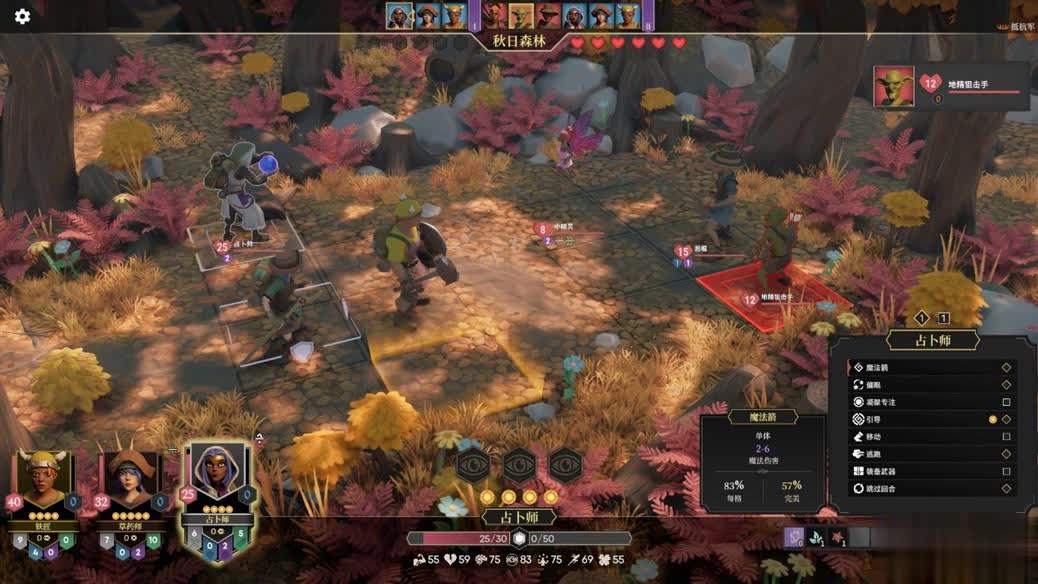Select the purple item slot in the bottom bar

pyautogui.click(x=794, y=537)
